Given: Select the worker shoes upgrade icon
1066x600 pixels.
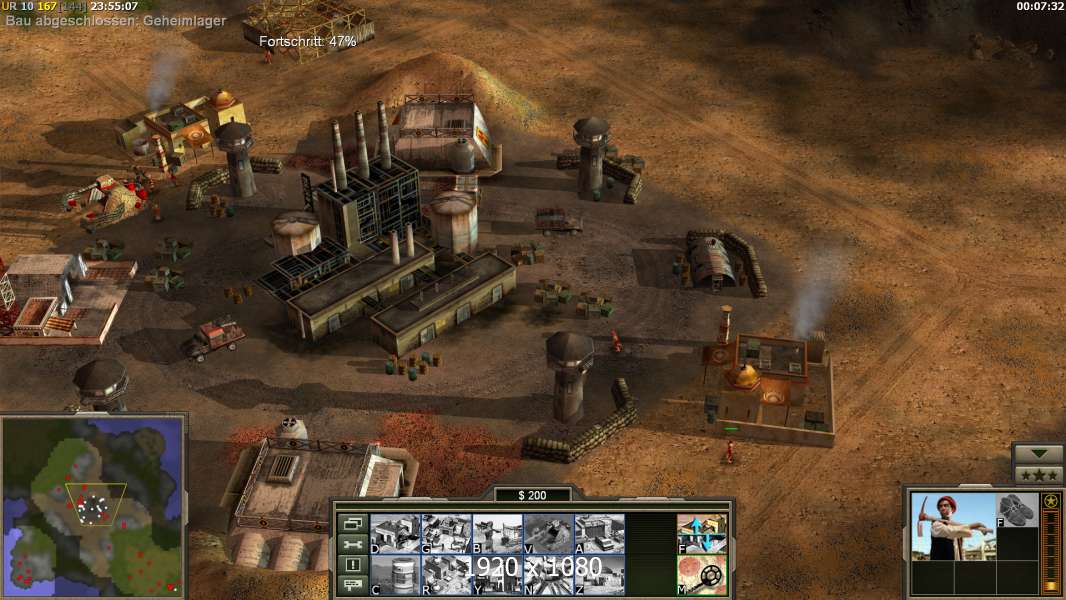Looking at the screenshot, I should 1018,510.
